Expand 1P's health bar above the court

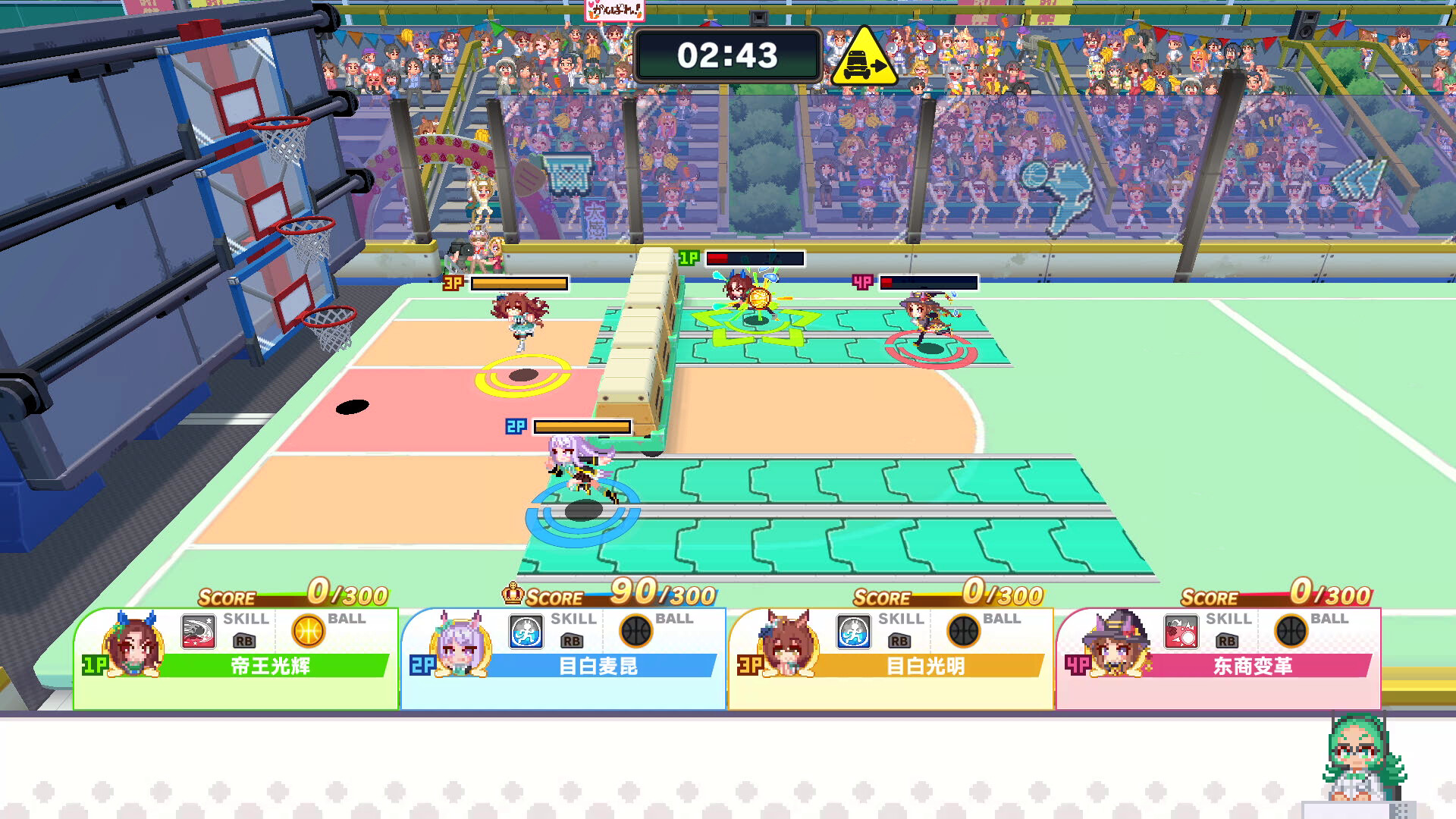(x=756, y=259)
